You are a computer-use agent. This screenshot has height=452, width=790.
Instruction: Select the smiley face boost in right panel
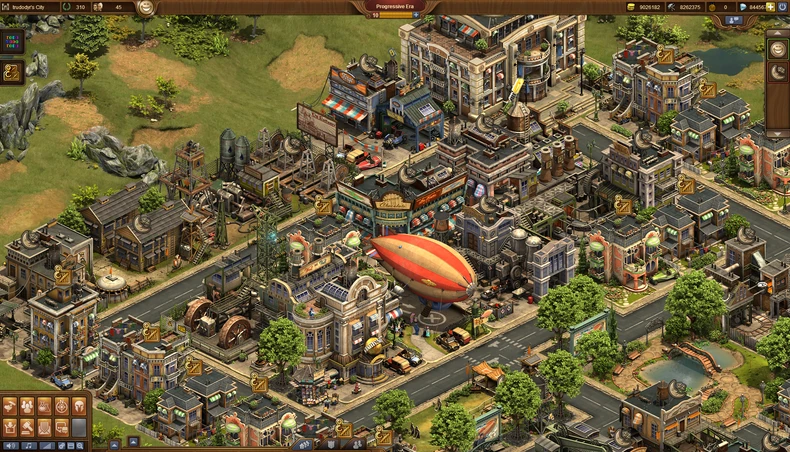tap(778, 48)
